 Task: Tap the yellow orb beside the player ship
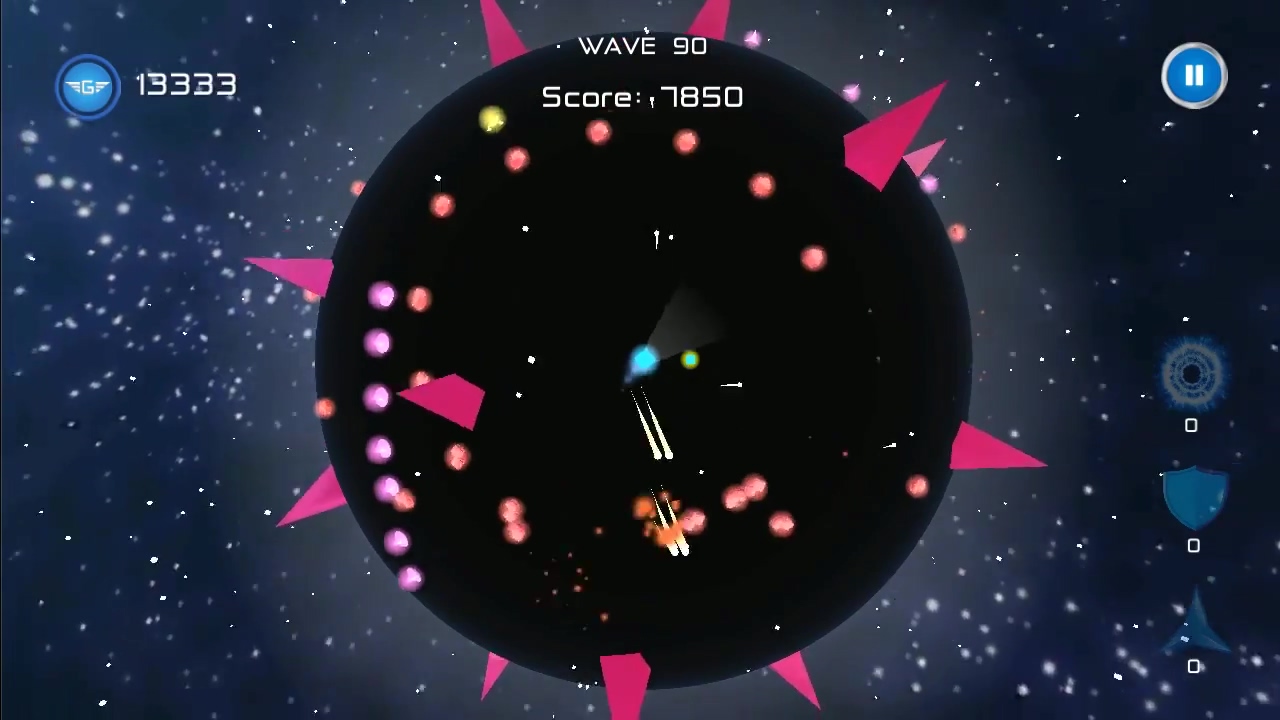(x=691, y=361)
